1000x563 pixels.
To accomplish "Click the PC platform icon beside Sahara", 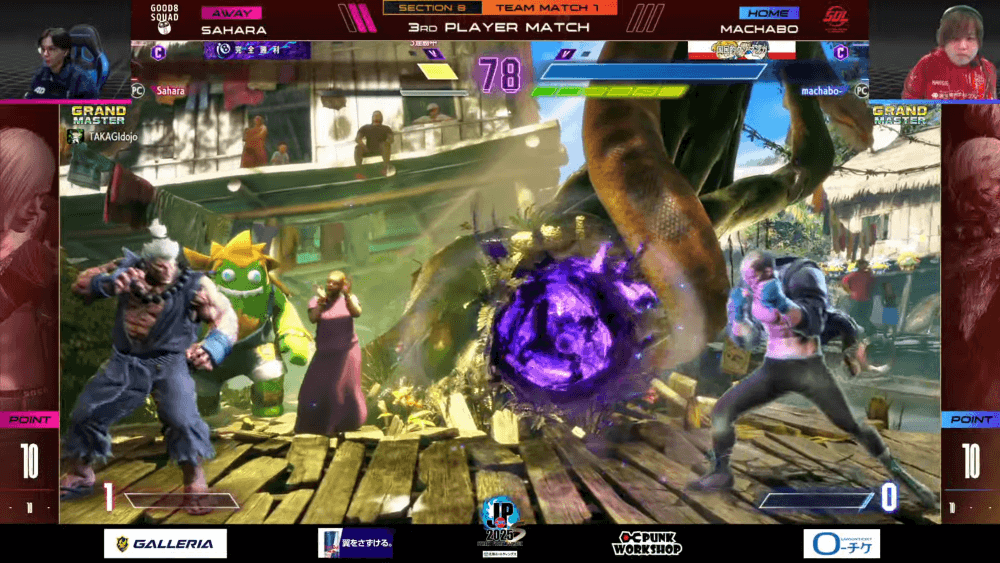I will pyautogui.click(x=138, y=90).
